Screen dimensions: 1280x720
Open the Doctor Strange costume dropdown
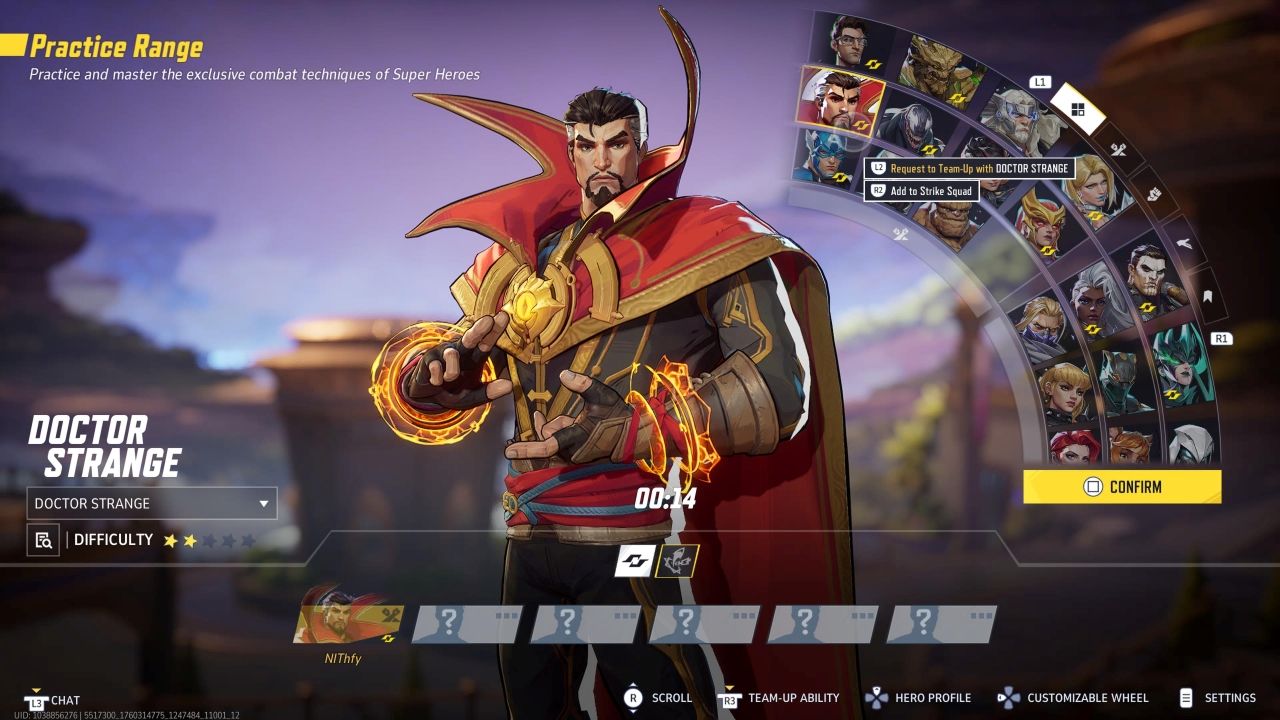pyautogui.click(x=152, y=503)
